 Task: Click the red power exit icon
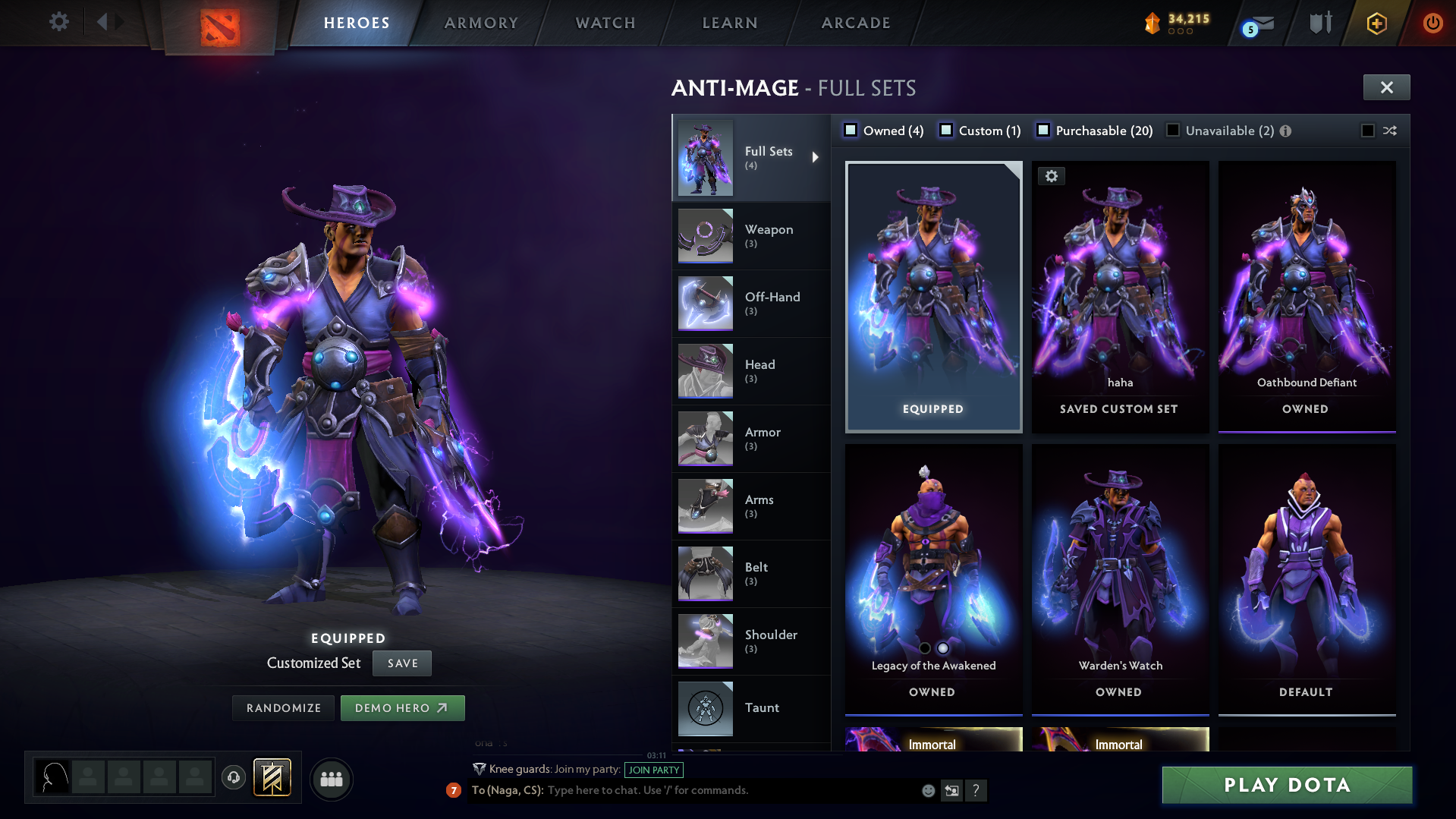click(x=1432, y=23)
